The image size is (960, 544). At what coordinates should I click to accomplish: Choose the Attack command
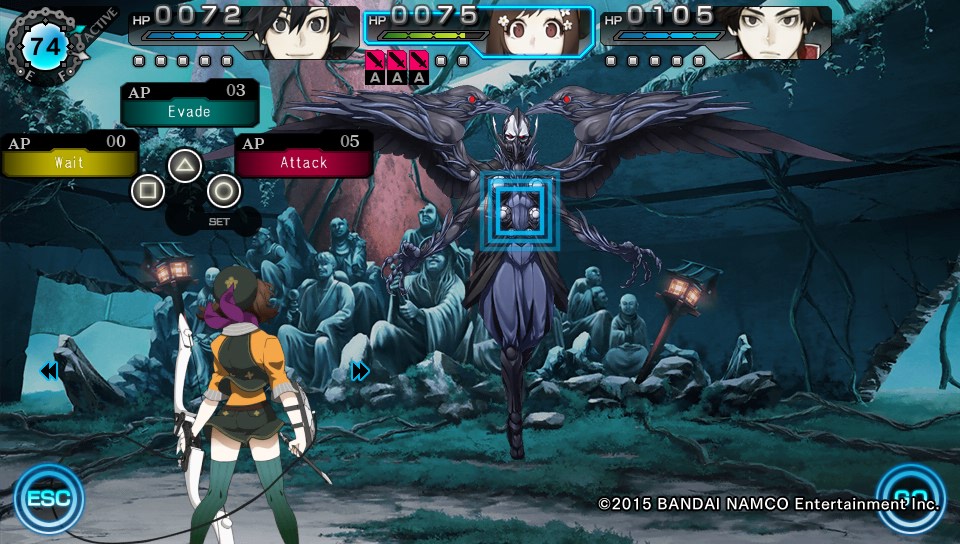[304, 162]
